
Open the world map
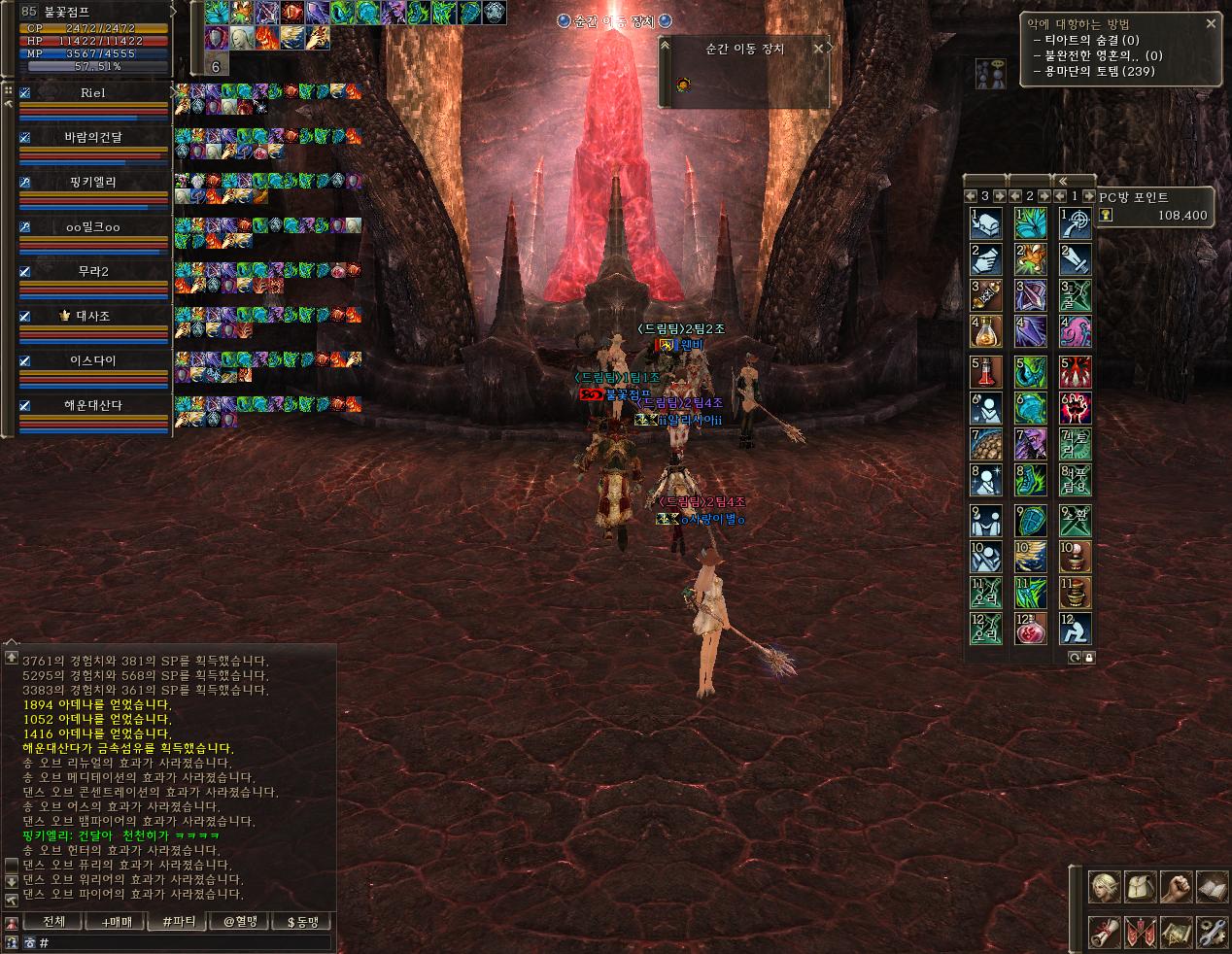[1177, 932]
